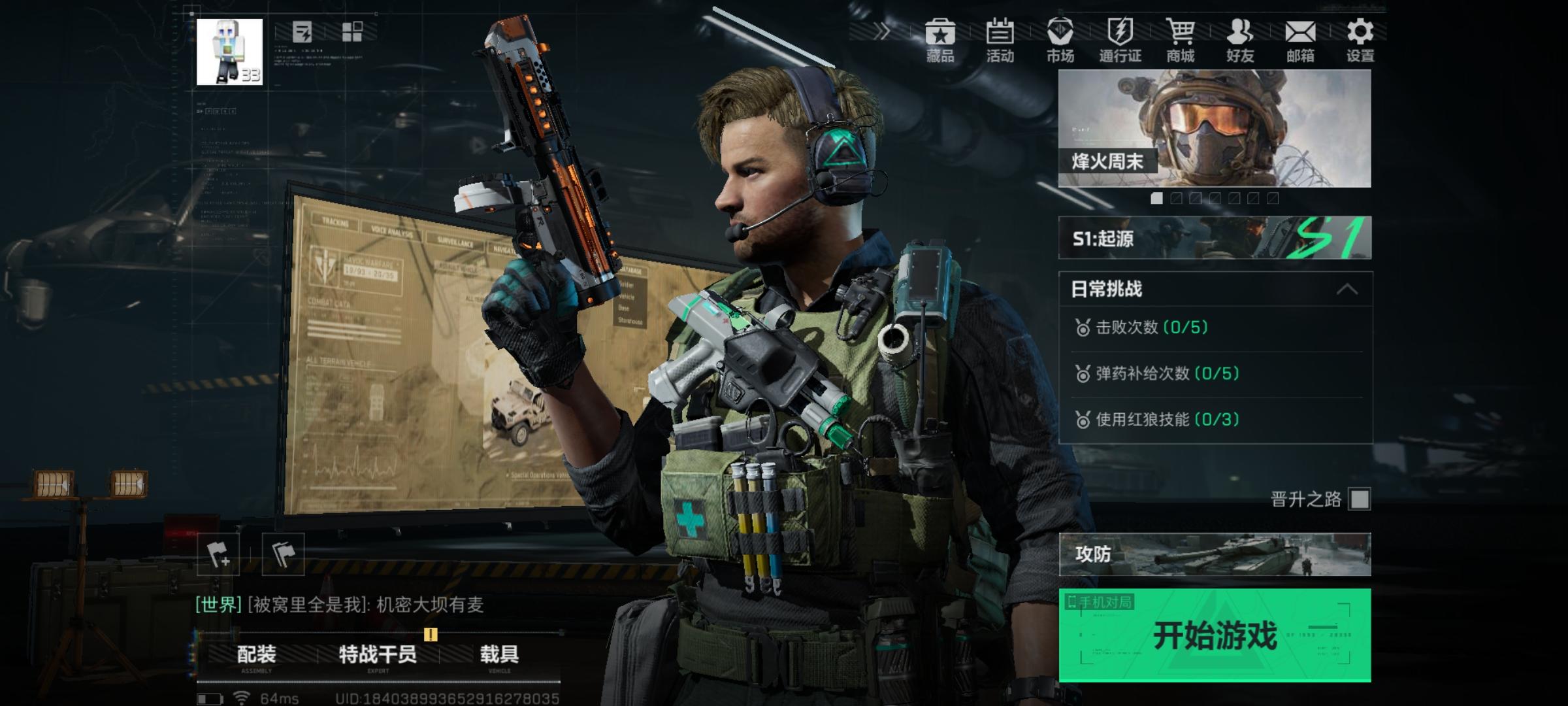Collapse the 日常挑战 daily challenges panel
Viewport: 1568px width, 706px height.
coord(1347,289)
